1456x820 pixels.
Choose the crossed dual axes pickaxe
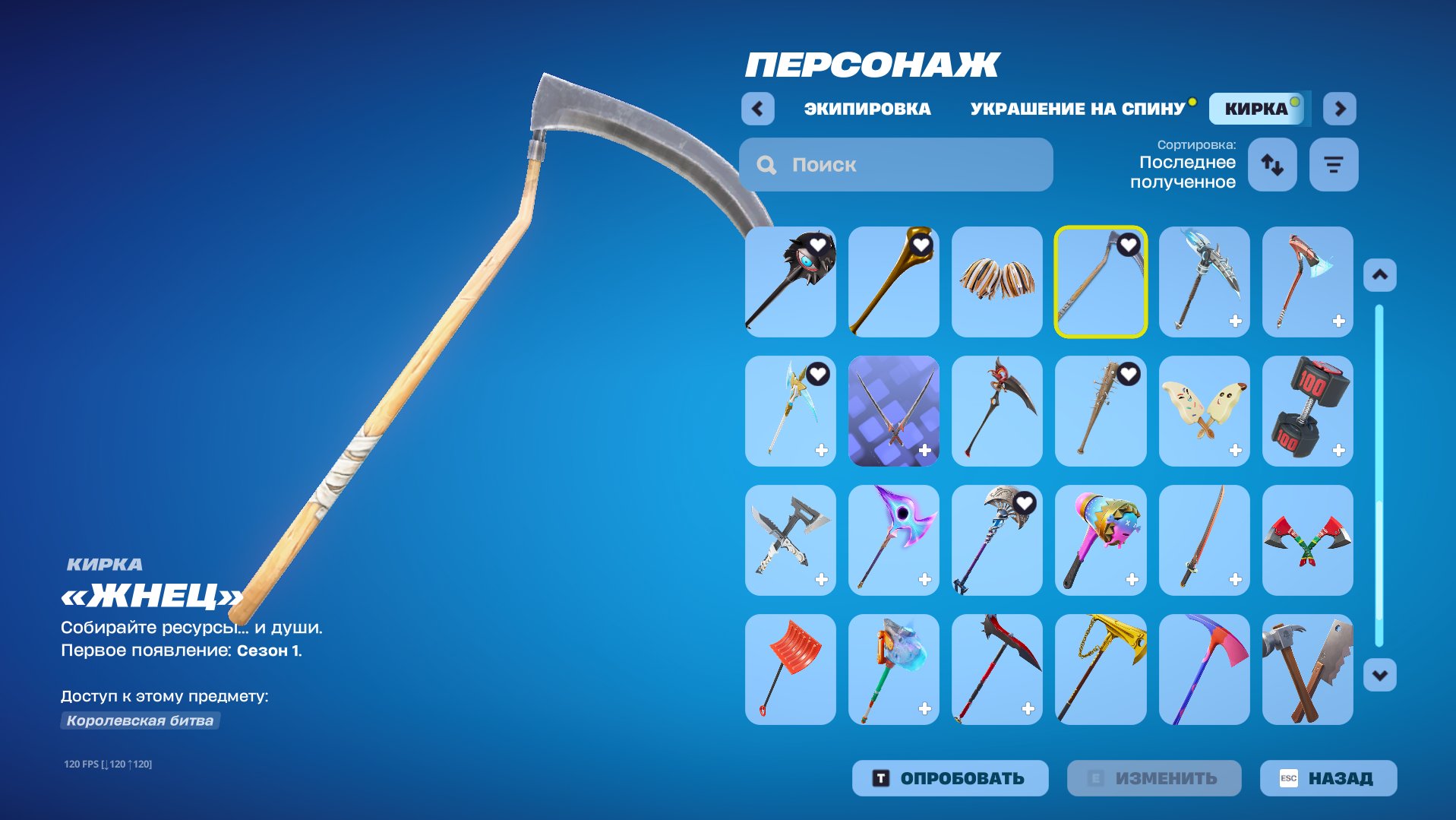(x=1307, y=540)
